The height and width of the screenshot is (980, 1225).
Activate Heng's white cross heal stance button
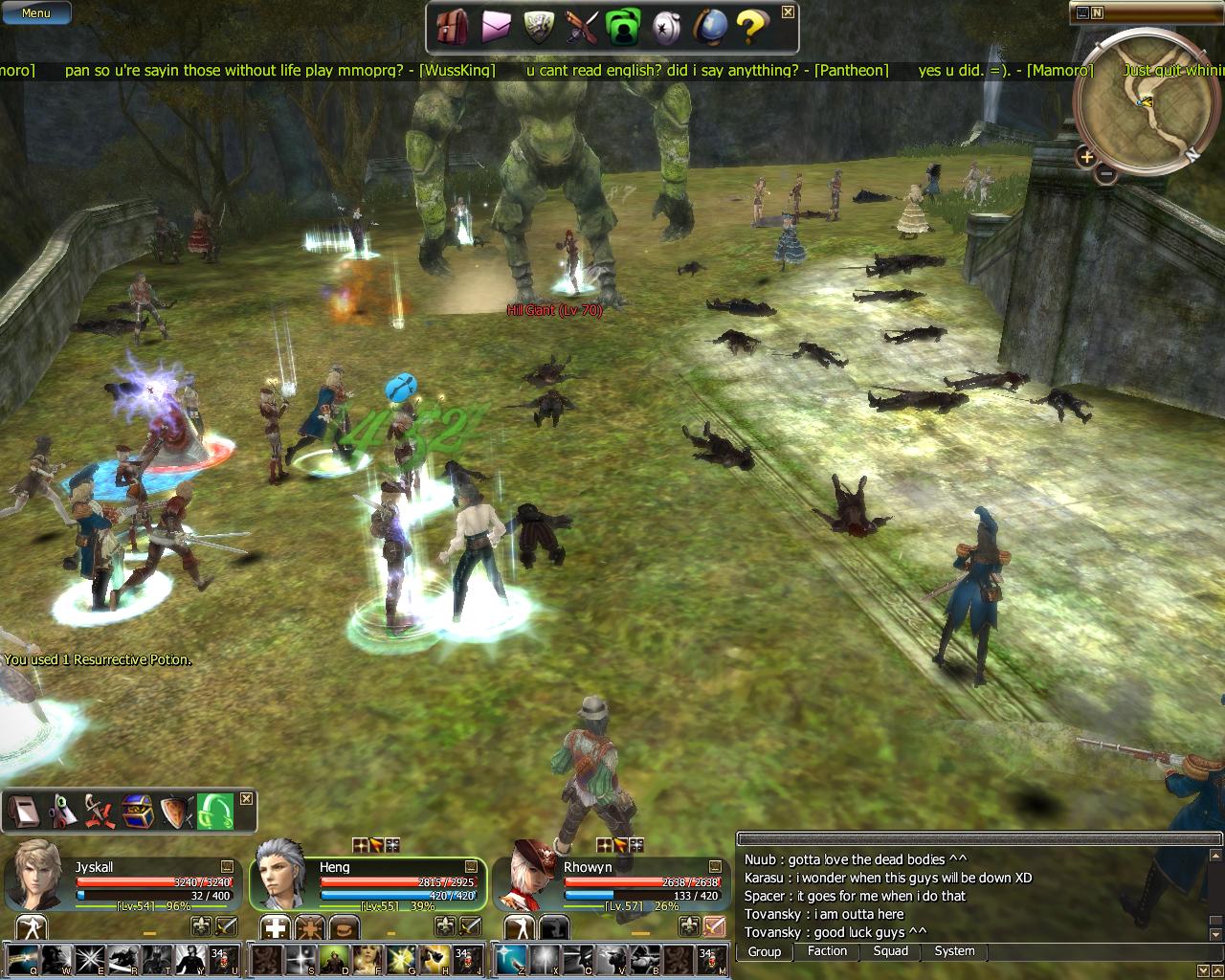point(275,926)
